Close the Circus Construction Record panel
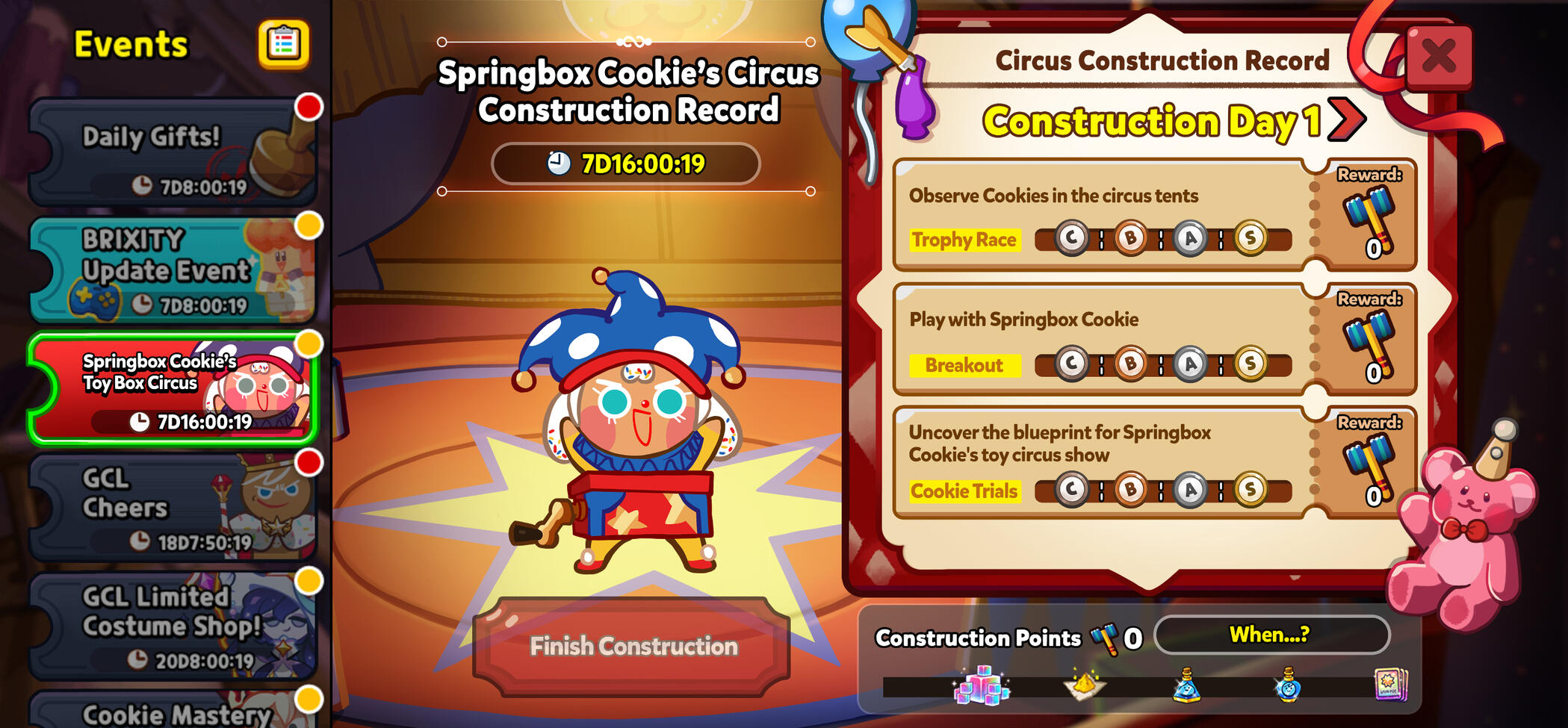Screen dimensions: 1568x728 (1438, 57)
